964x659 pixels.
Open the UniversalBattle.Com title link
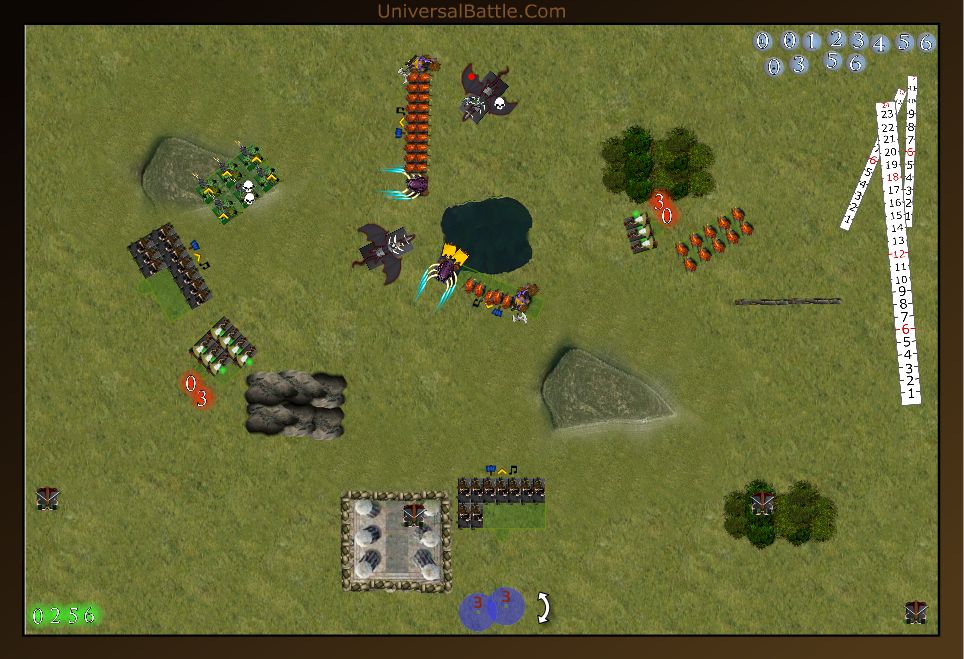point(471,12)
